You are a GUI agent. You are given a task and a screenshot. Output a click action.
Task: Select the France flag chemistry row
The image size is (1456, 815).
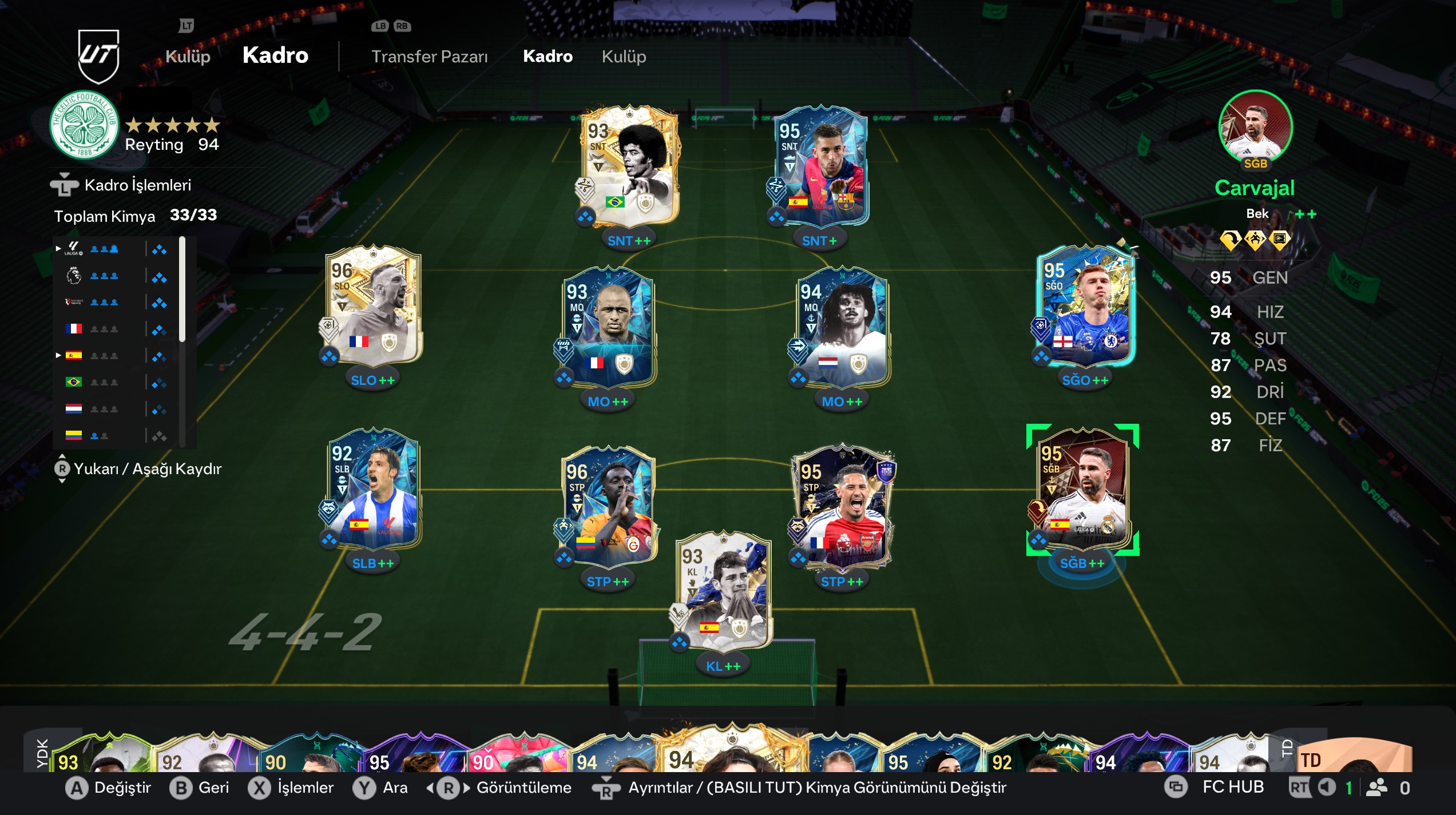click(x=114, y=329)
